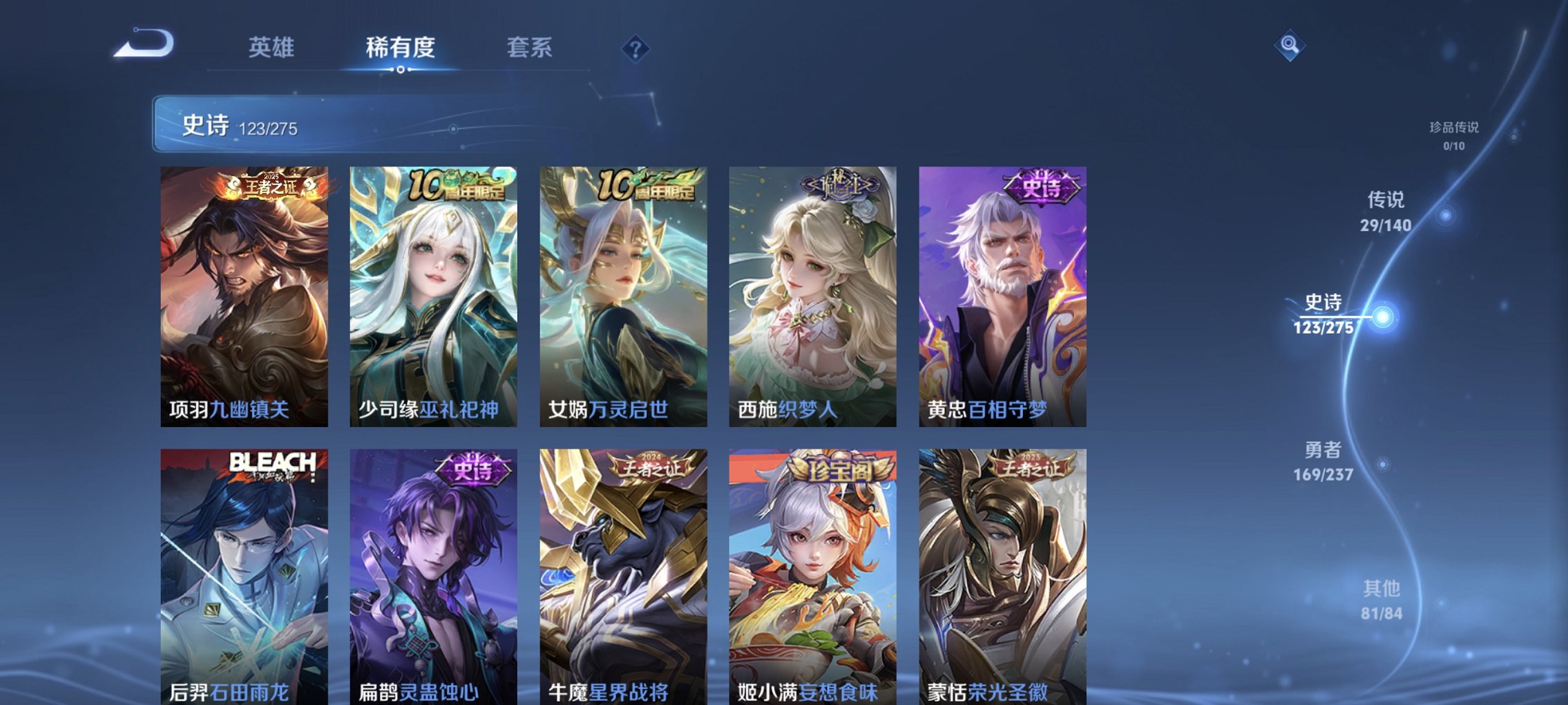Viewport: 1568px width, 705px height.
Task: Switch to the 套系 tab
Action: (527, 47)
